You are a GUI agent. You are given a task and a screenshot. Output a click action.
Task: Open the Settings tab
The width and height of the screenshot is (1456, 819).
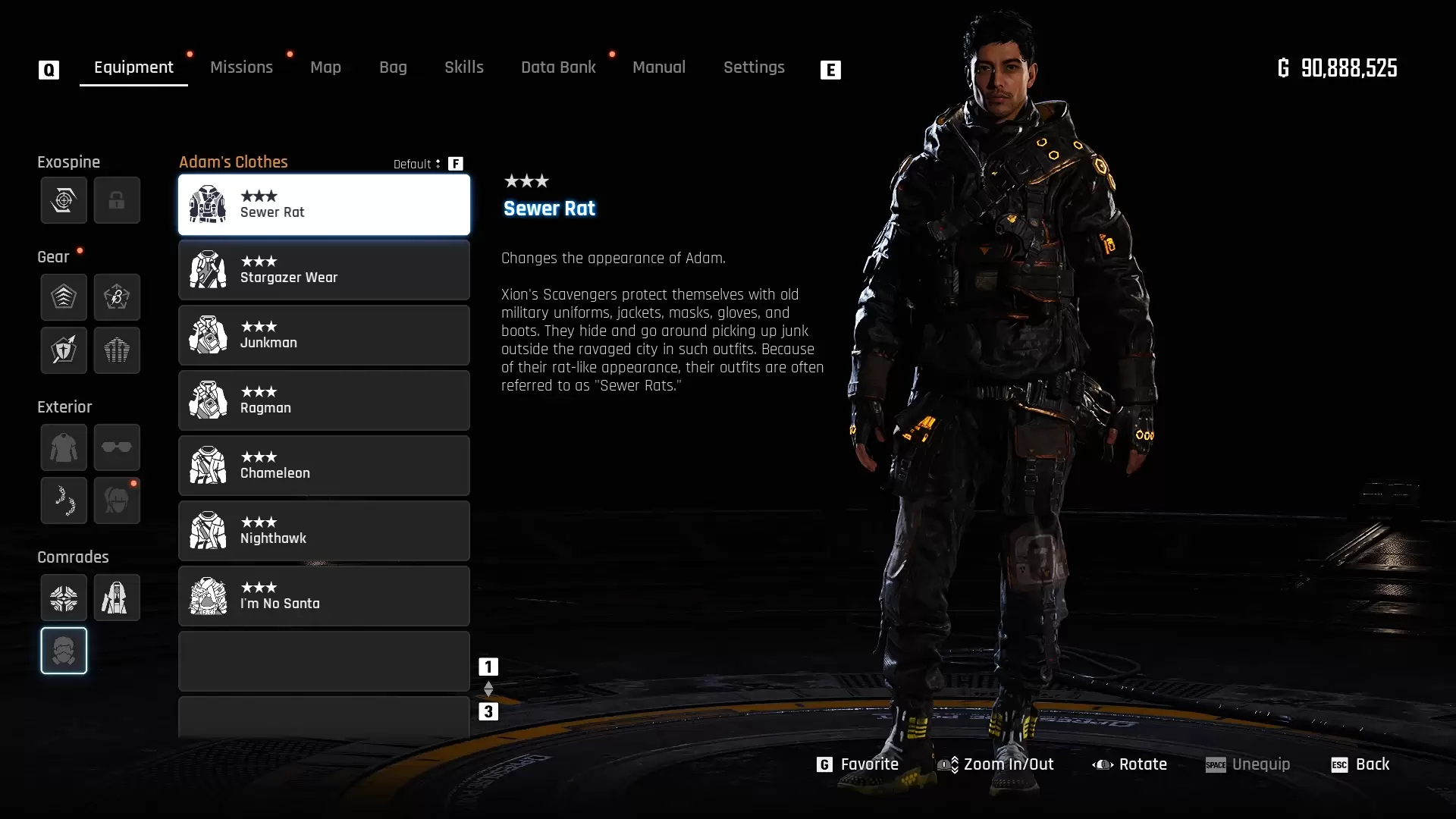pos(754,67)
